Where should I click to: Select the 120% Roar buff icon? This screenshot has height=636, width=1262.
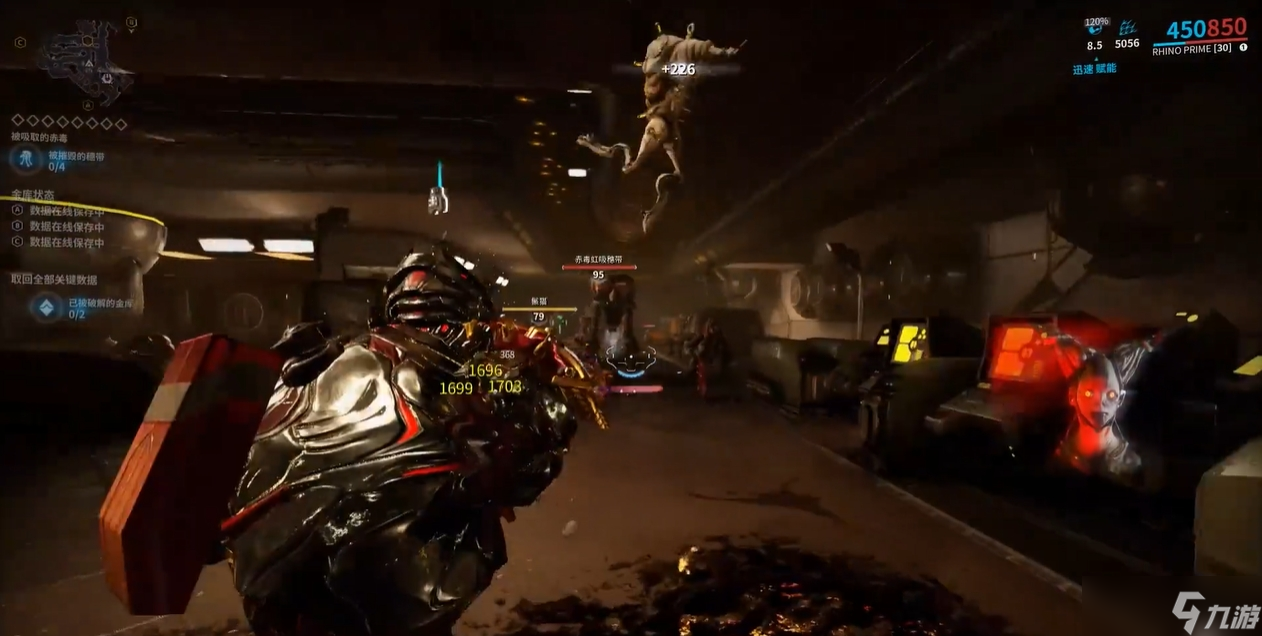coord(1095,29)
